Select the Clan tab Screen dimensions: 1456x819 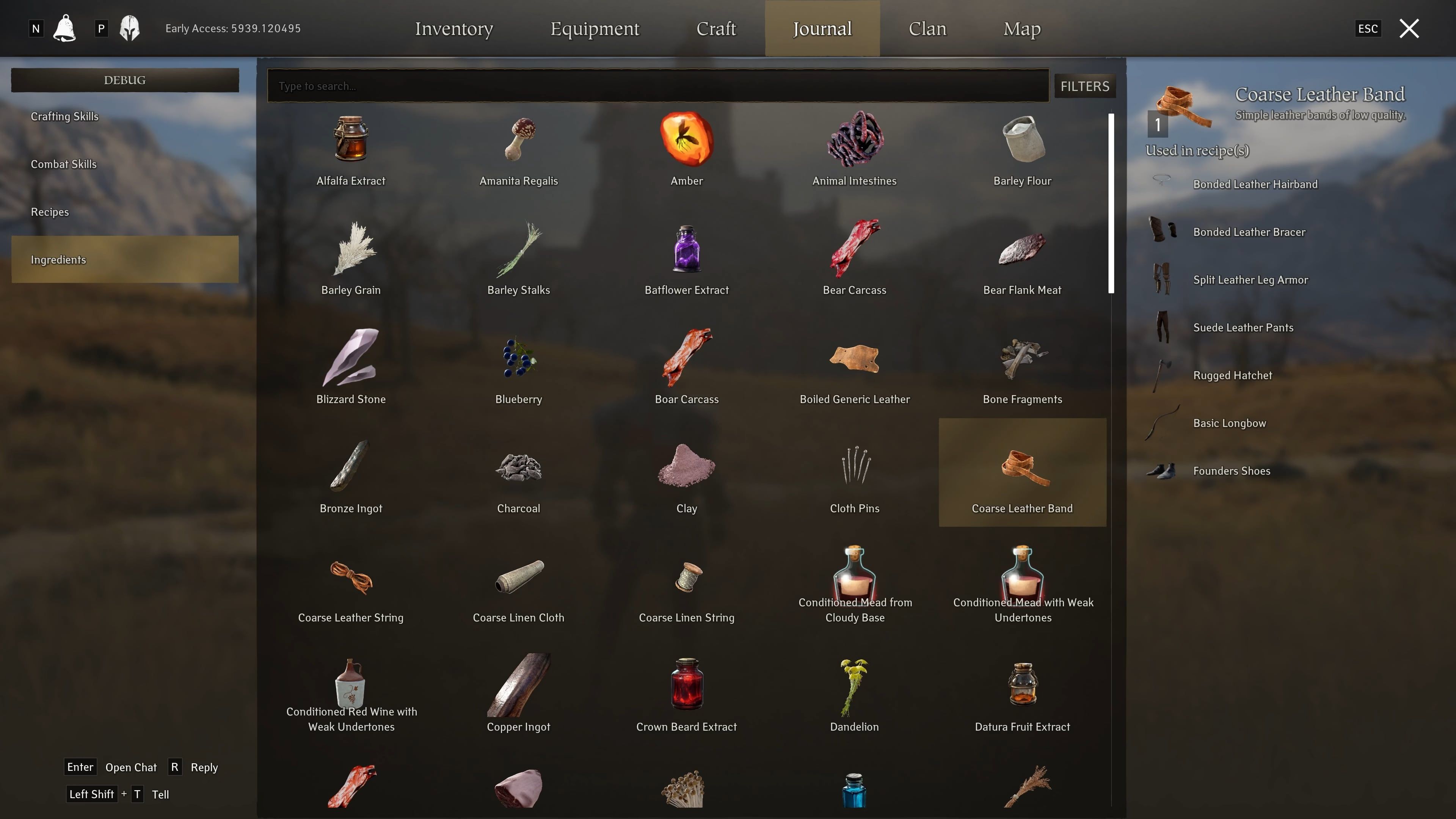point(927,28)
